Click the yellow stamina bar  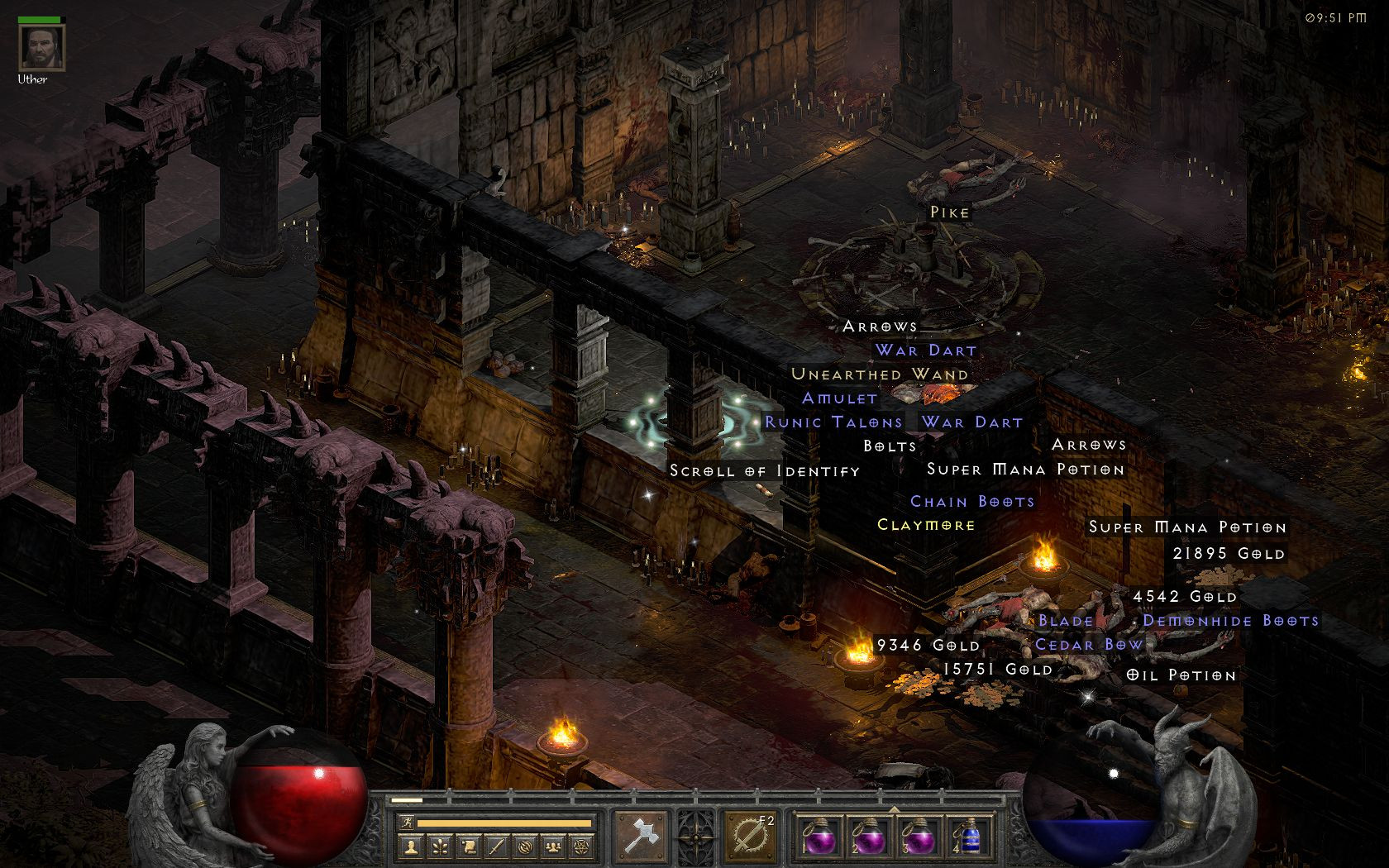(504, 823)
